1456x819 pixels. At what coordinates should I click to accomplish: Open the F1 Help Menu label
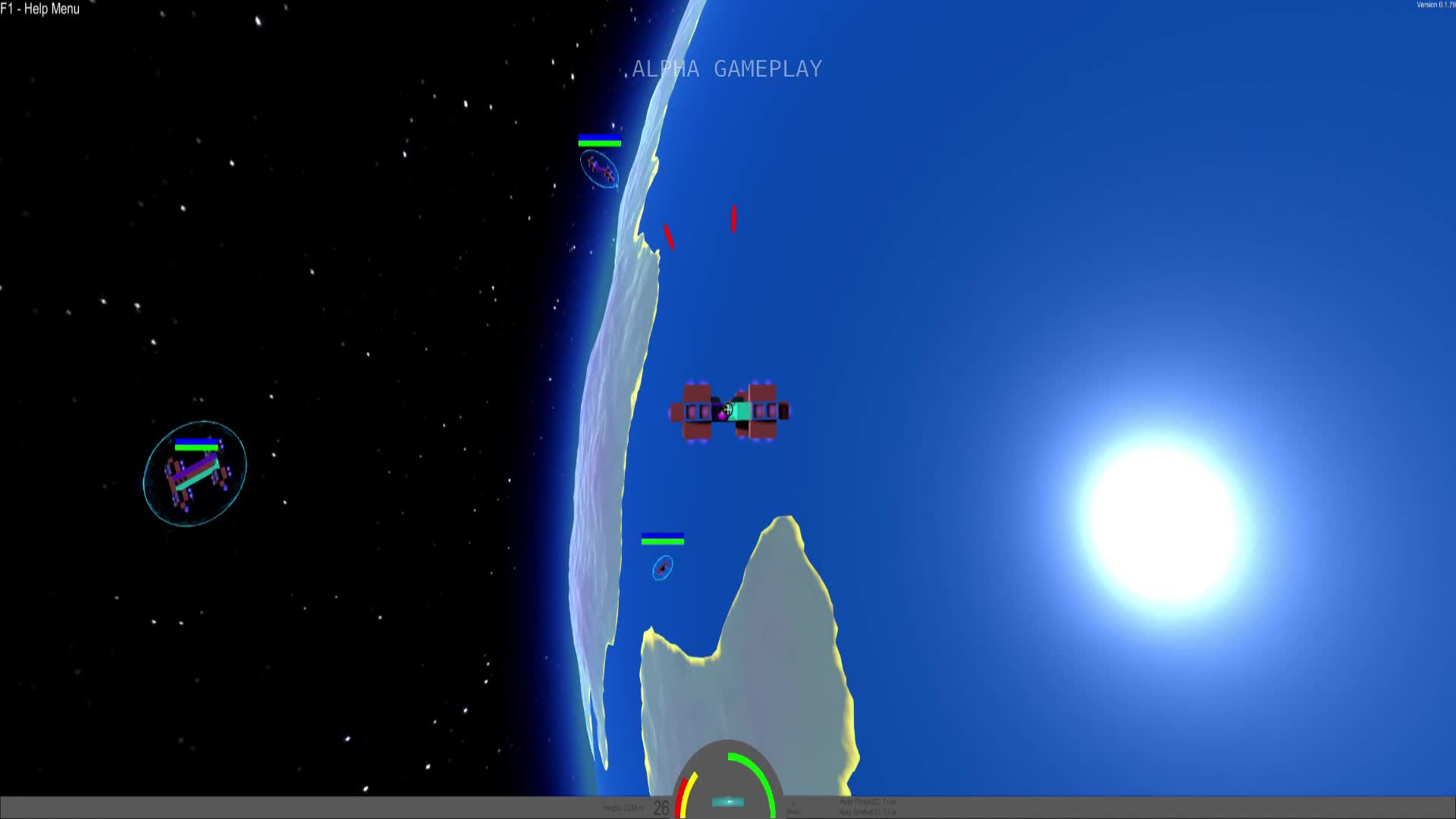pos(39,10)
